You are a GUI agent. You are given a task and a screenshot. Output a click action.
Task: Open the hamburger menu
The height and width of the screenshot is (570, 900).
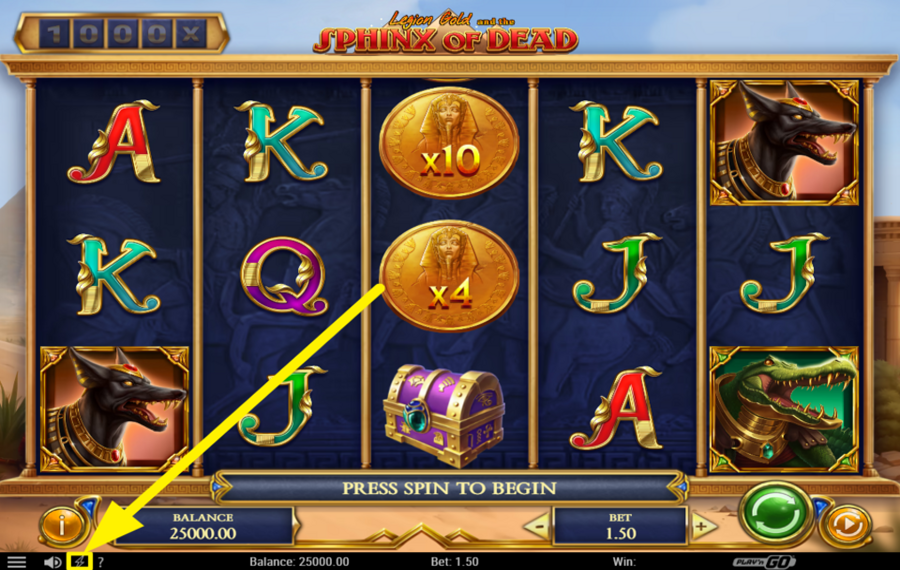(x=17, y=562)
